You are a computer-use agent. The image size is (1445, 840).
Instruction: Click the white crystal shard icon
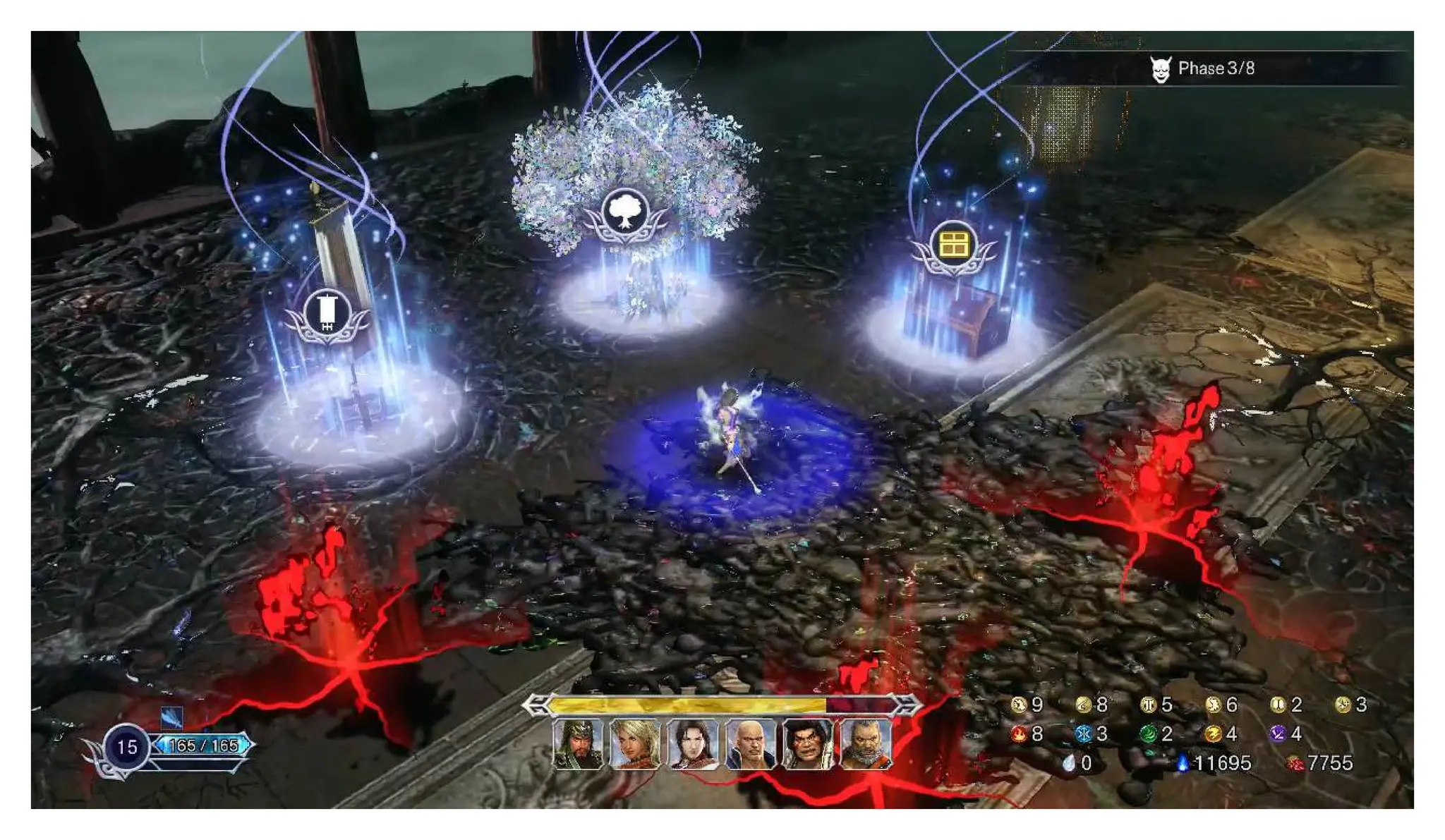pyautogui.click(x=1069, y=763)
